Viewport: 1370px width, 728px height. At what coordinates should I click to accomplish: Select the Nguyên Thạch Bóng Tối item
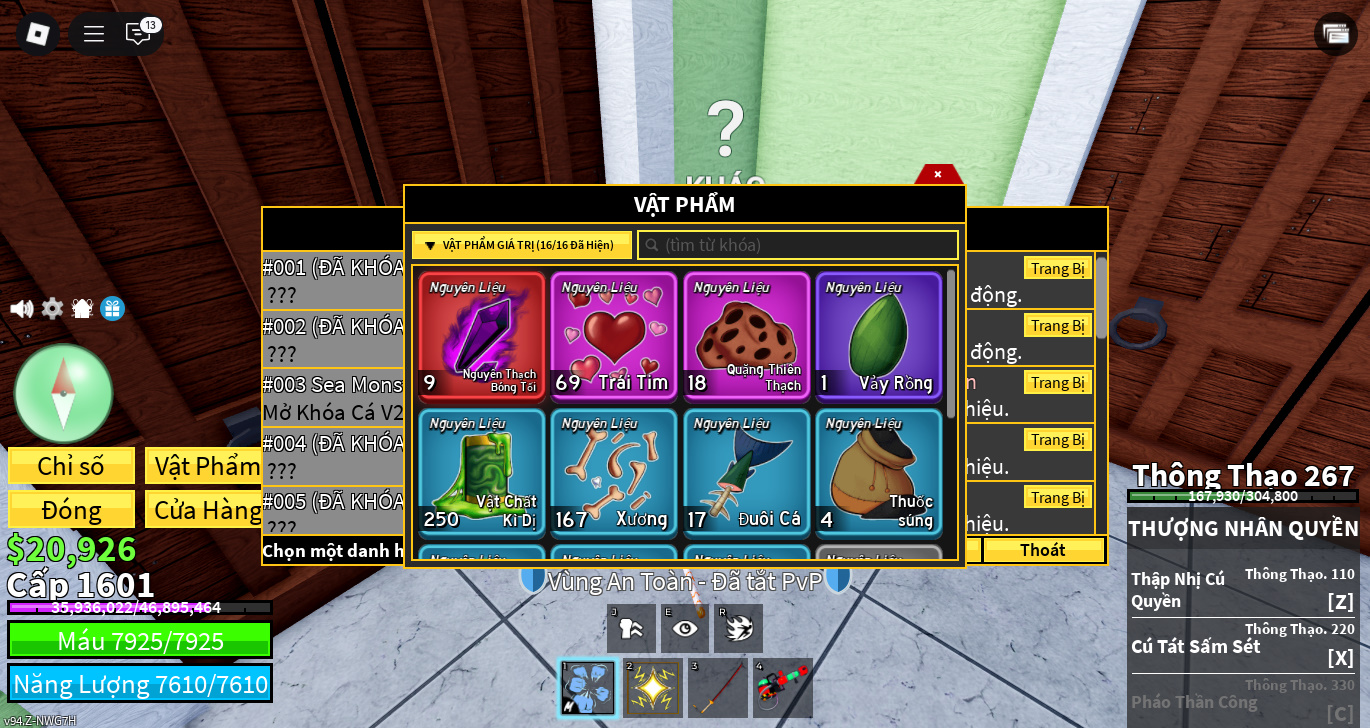click(x=482, y=335)
